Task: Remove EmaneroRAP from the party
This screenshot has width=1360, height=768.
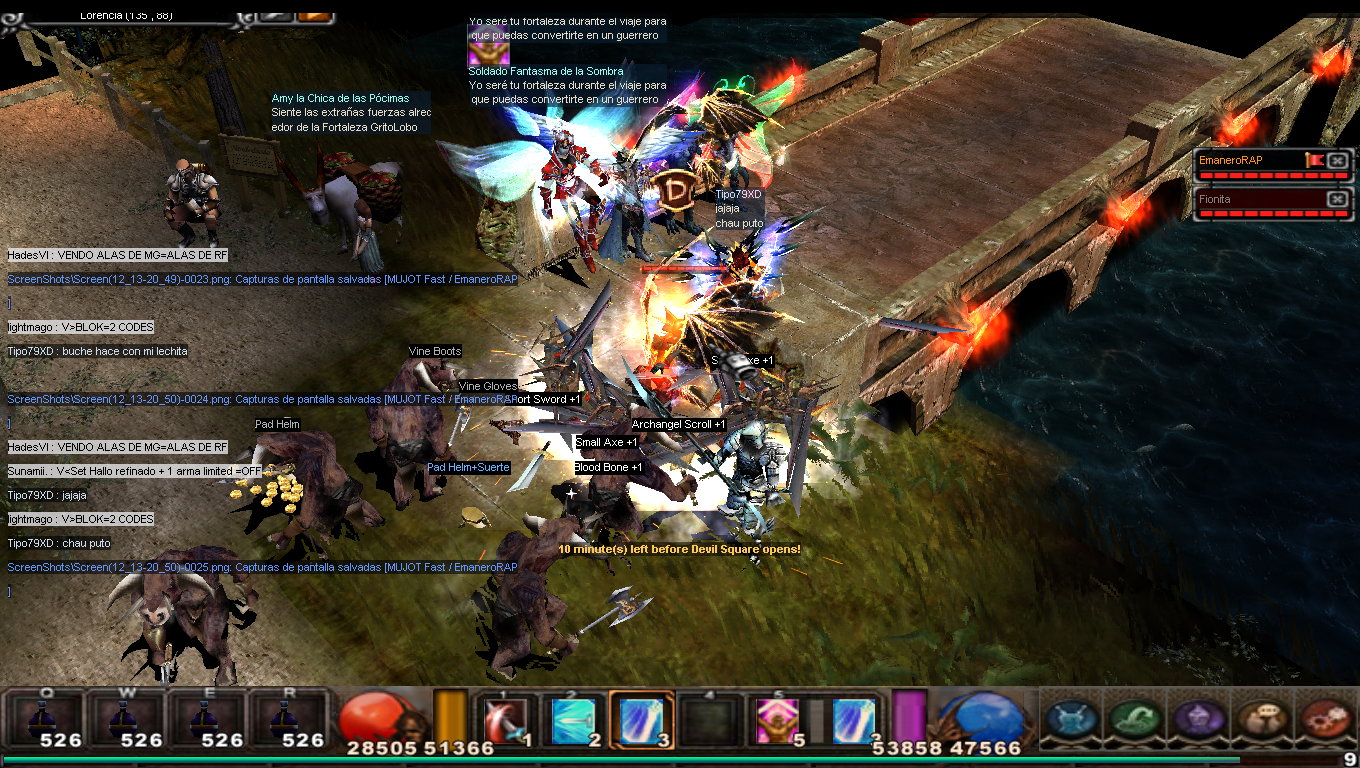Action: [1338, 160]
